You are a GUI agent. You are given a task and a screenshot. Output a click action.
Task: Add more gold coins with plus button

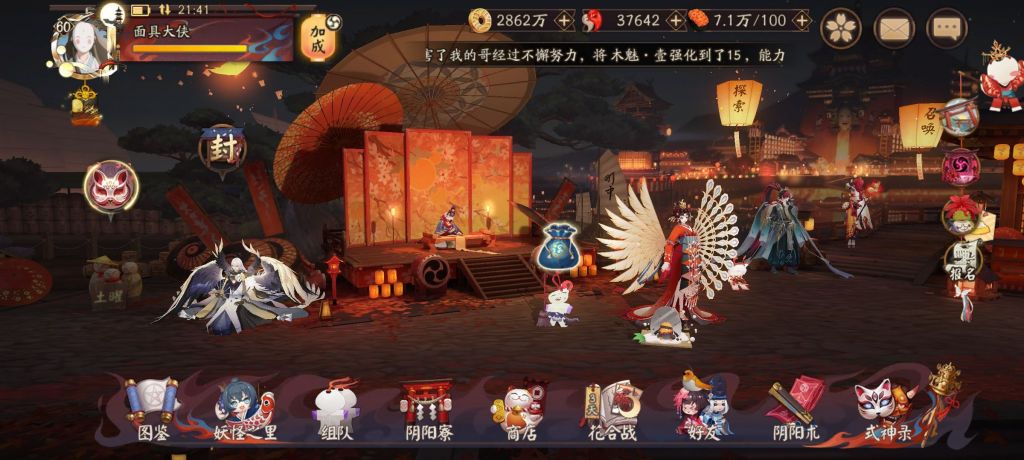pyautogui.click(x=564, y=20)
